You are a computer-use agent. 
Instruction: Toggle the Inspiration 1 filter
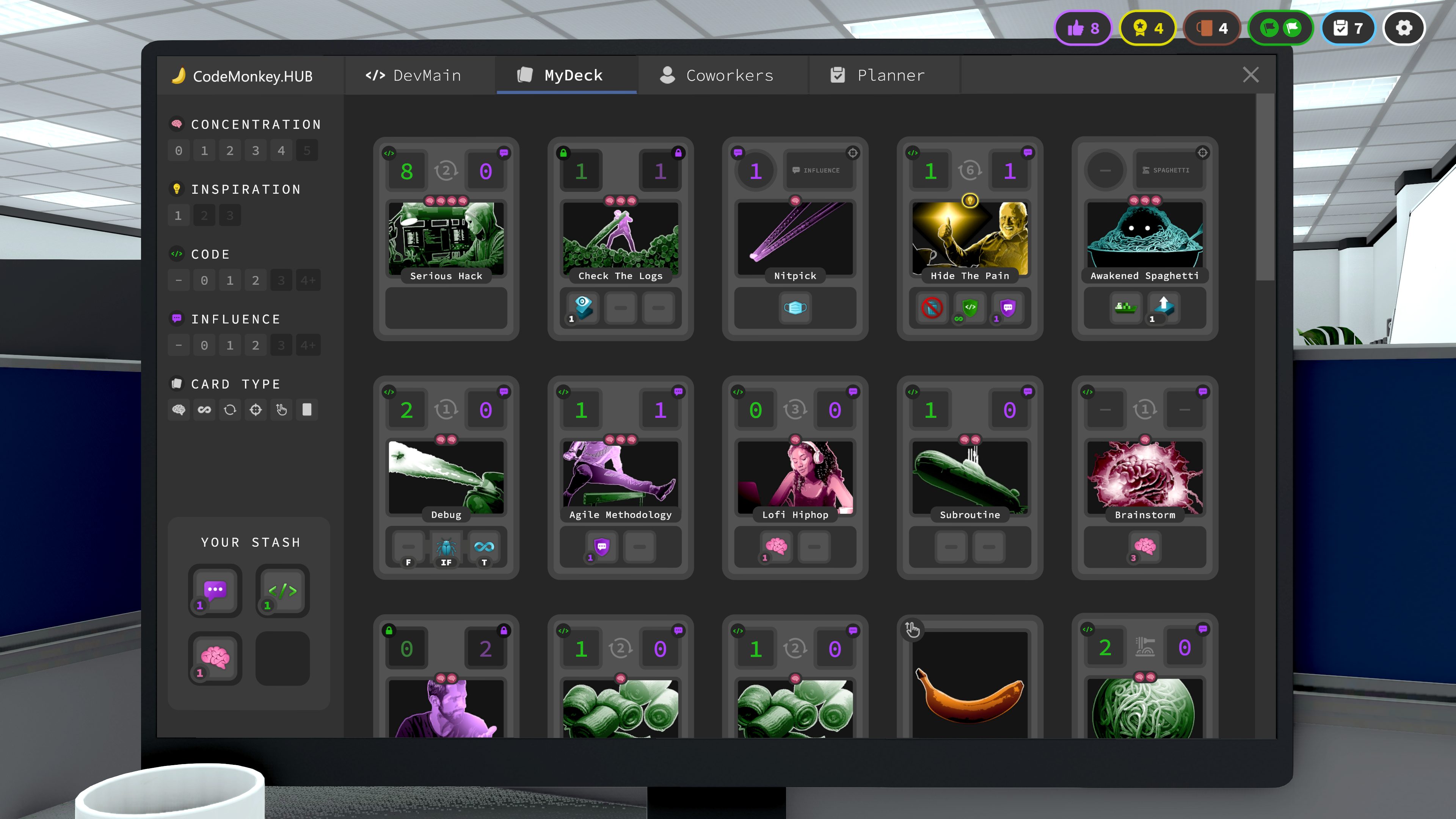tap(179, 215)
